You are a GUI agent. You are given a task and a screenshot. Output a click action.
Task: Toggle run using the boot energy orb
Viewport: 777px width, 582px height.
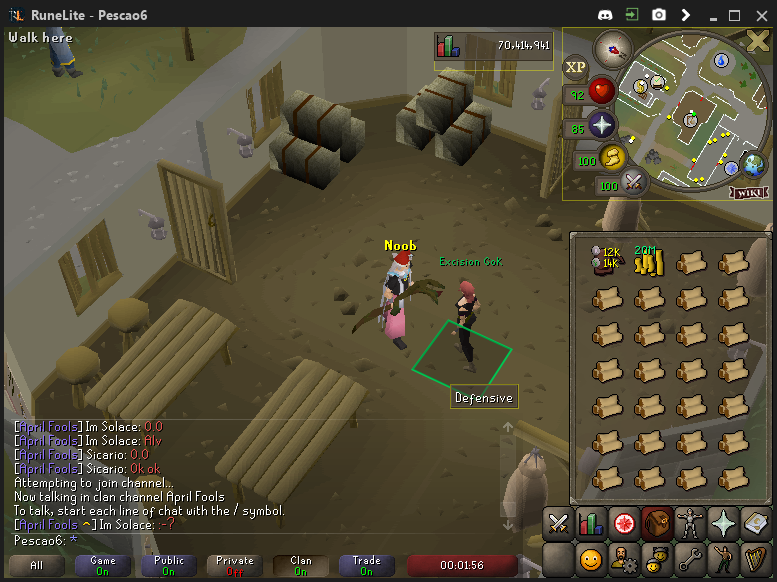click(x=612, y=156)
